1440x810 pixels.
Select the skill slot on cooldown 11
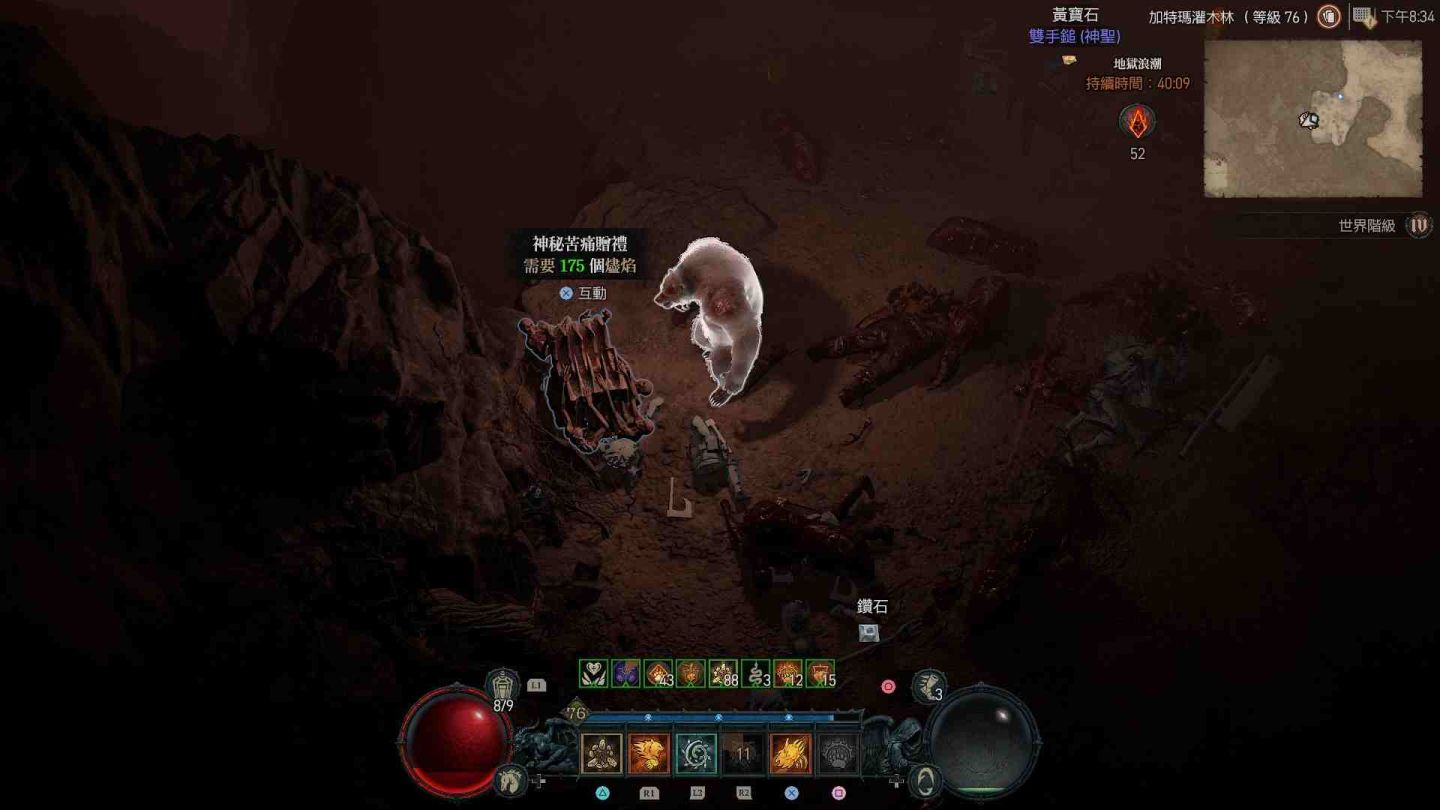pyautogui.click(x=743, y=754)
